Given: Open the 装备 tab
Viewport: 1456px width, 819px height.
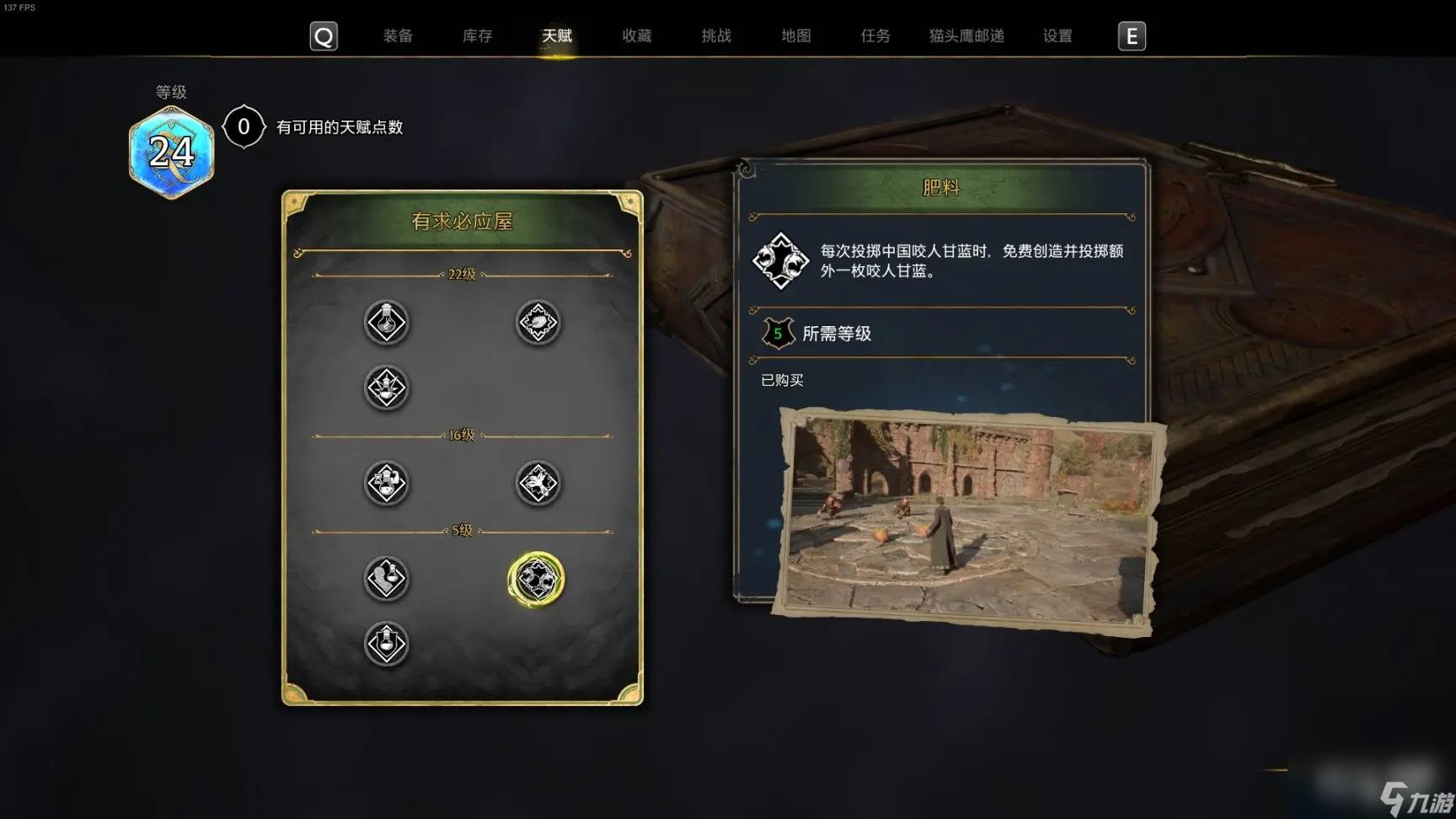Looking at the screenshot, I should pos(397,36).
